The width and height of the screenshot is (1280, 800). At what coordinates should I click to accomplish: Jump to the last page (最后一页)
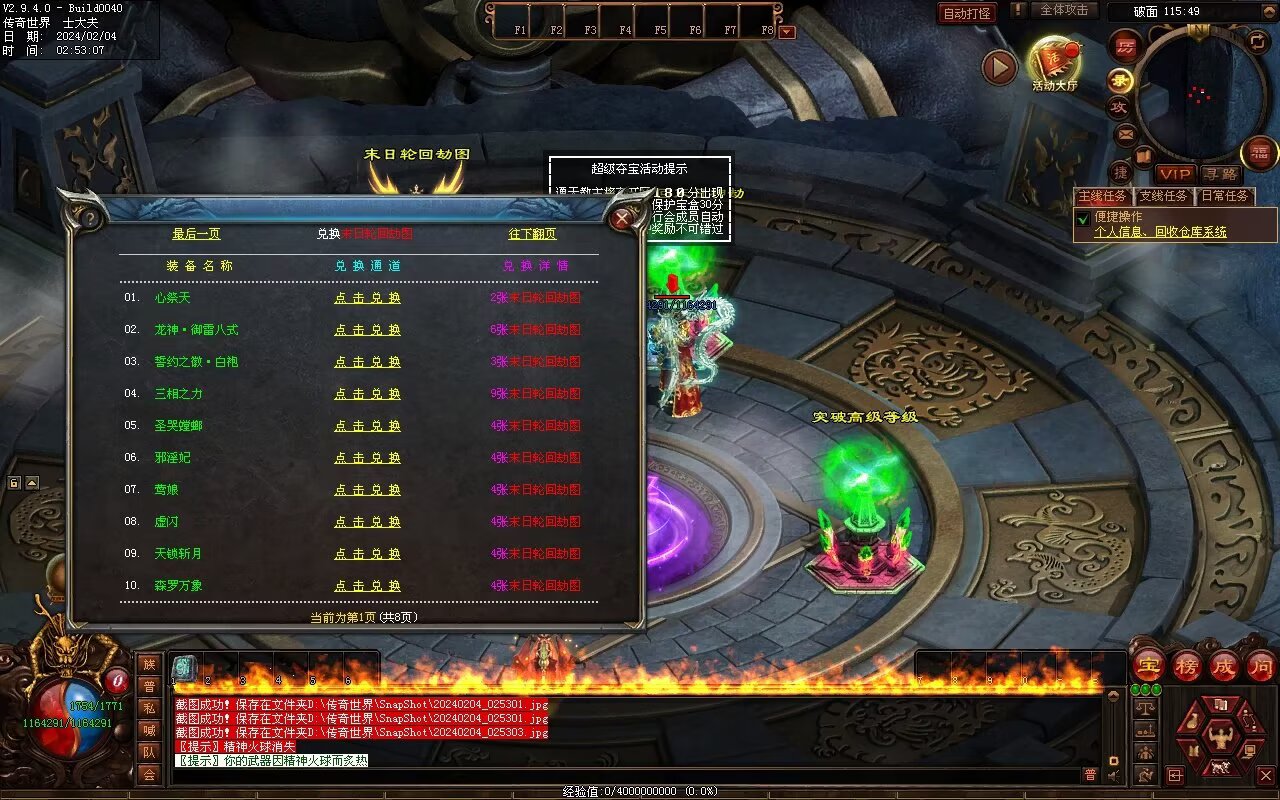pos(196,234)
